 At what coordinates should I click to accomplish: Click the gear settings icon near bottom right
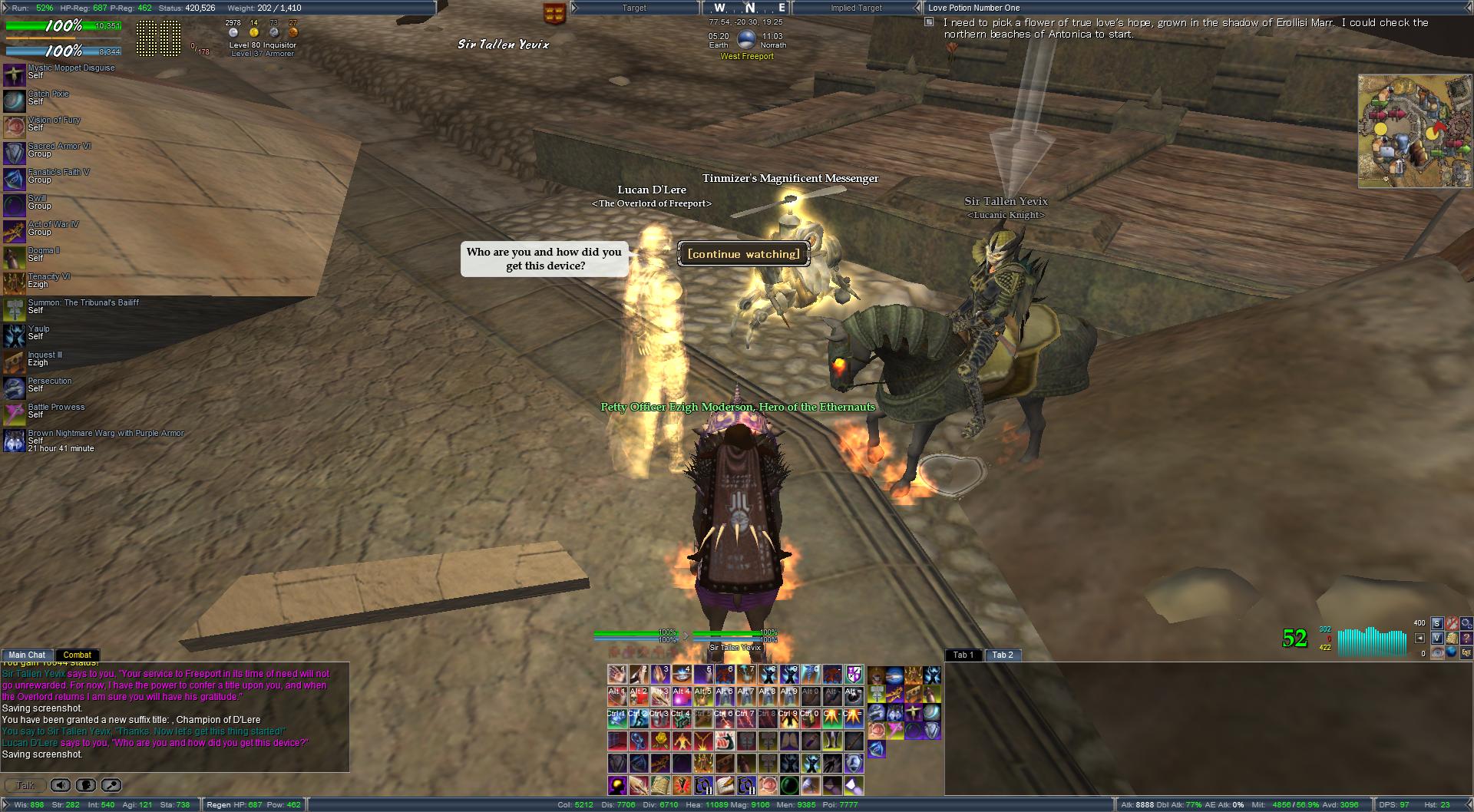(x=1466, y=623)
